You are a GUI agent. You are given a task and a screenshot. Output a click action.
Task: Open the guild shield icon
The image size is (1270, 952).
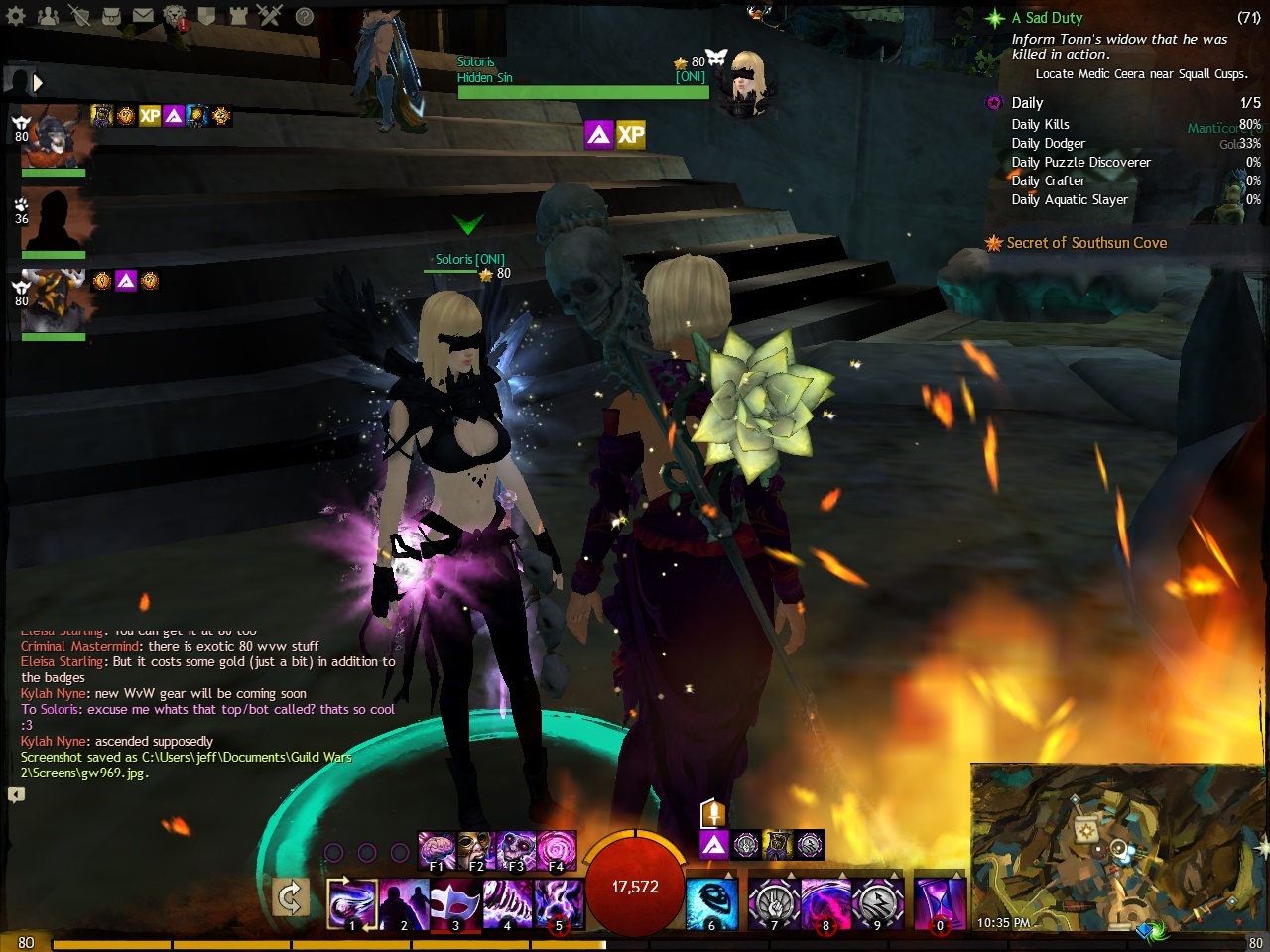[x=206, y=16]
